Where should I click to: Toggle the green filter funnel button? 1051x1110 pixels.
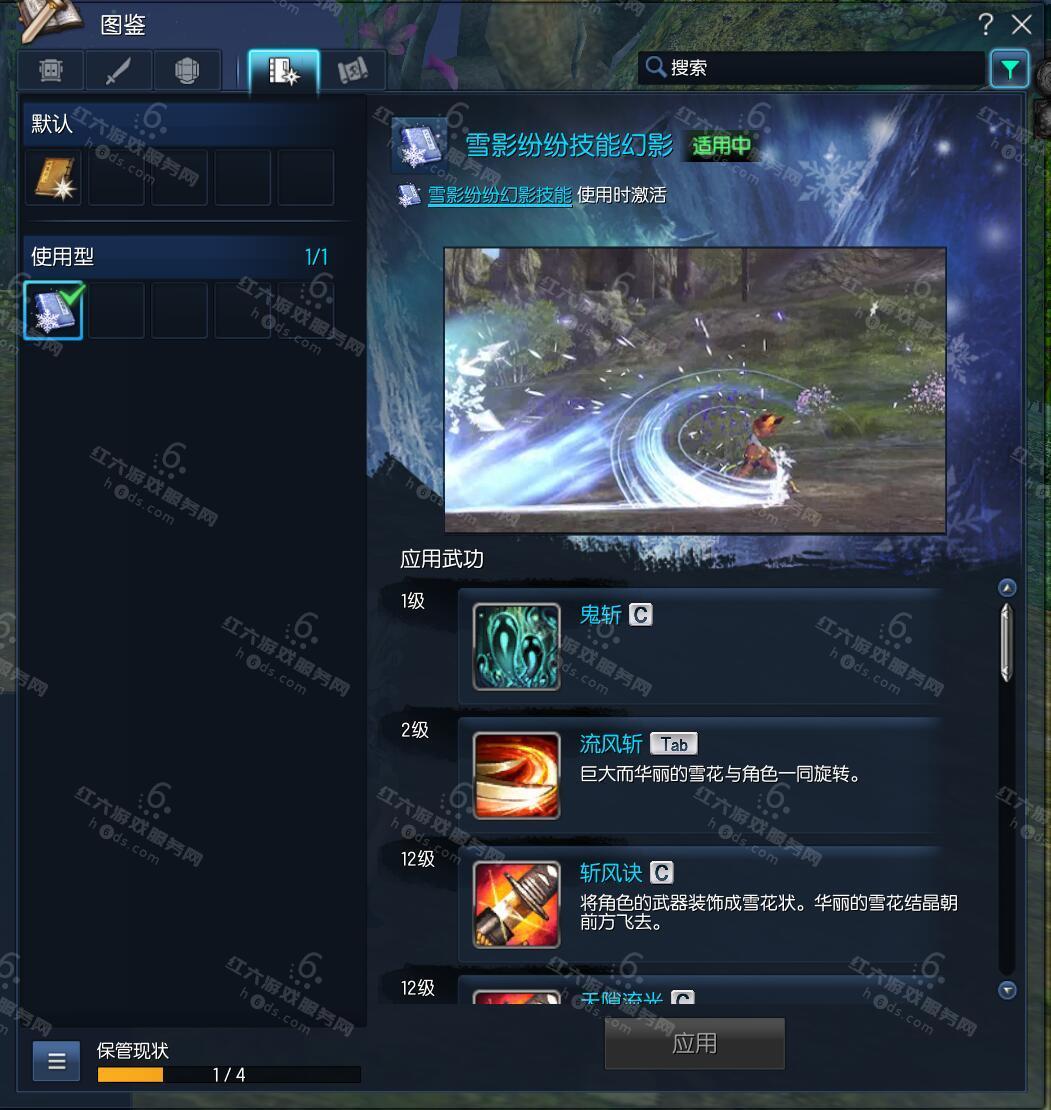click(x=1009, y=69)
